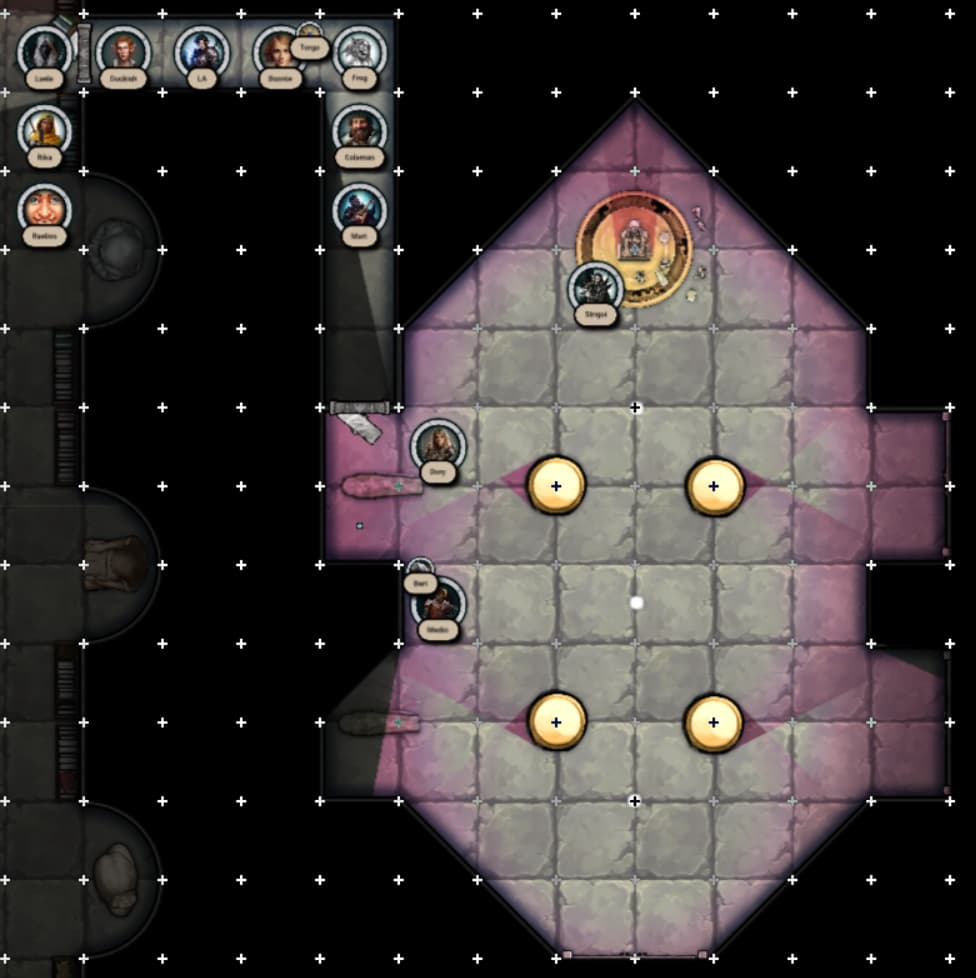Select the LA character token
Screen dimensions: 976x978
[x=202, y=50]
